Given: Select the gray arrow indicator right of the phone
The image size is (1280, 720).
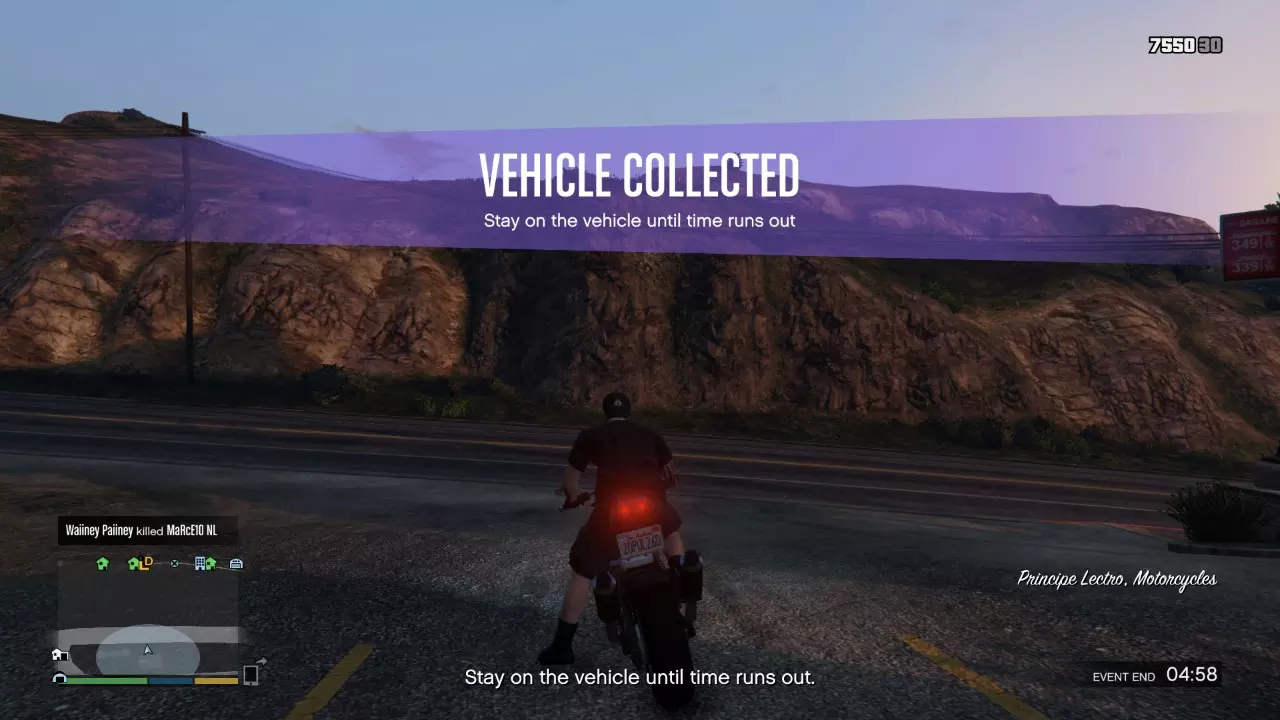Looking at the screenshot, I should coord(262,661).
